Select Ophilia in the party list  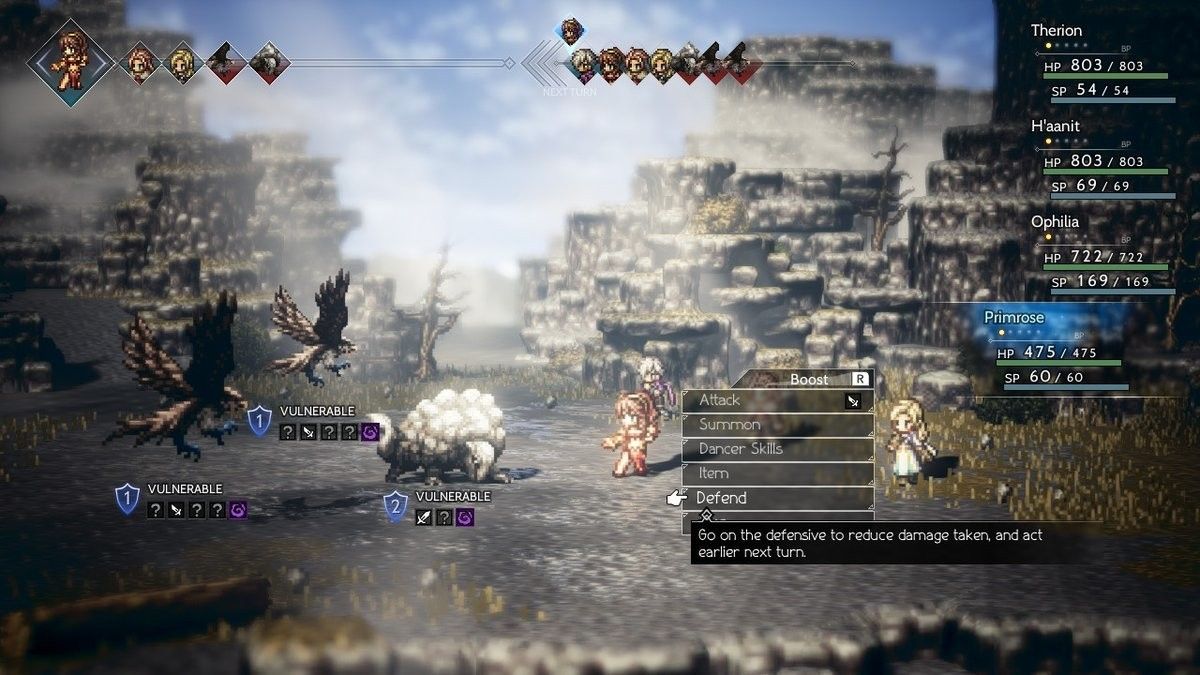click(1102, 252)
